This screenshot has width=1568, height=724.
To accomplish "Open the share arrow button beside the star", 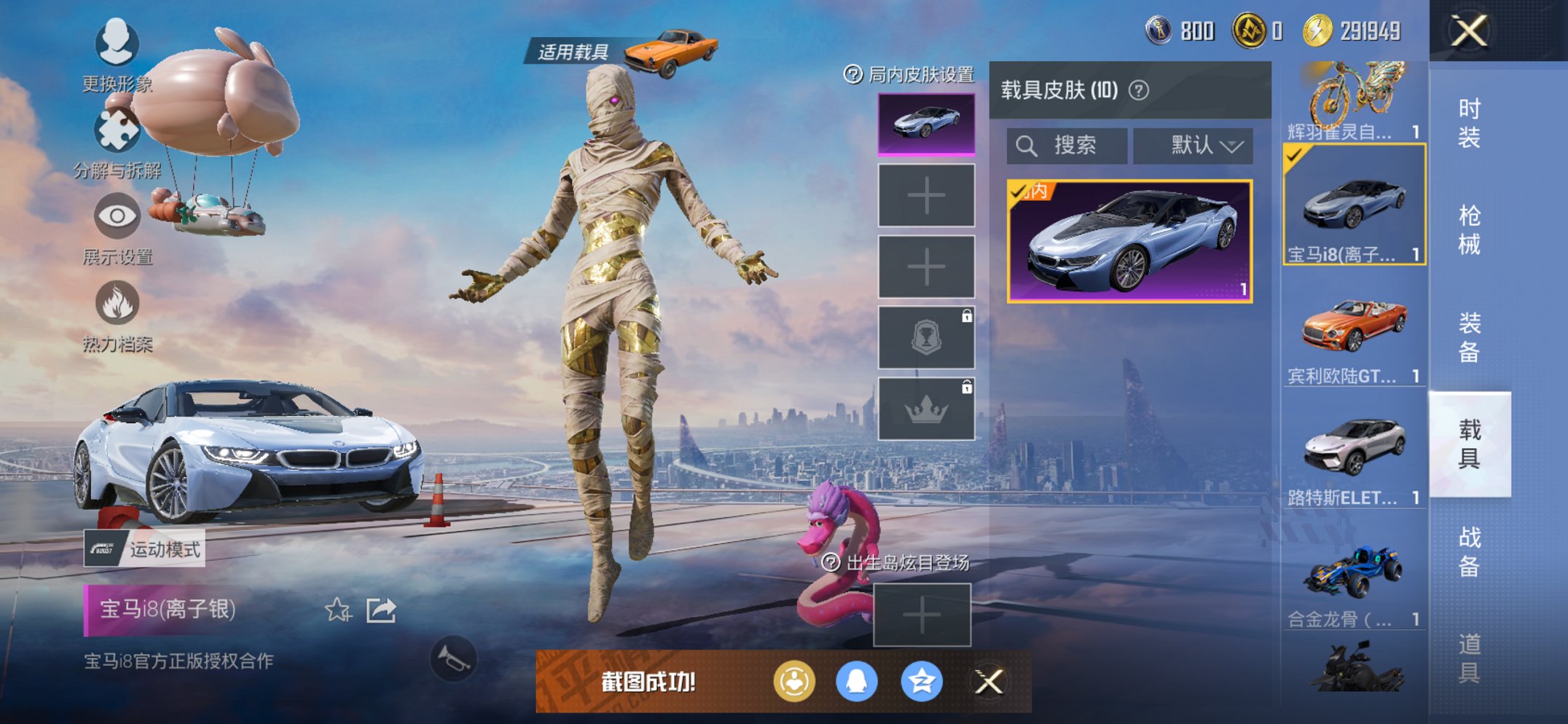I will pos(380,610).
